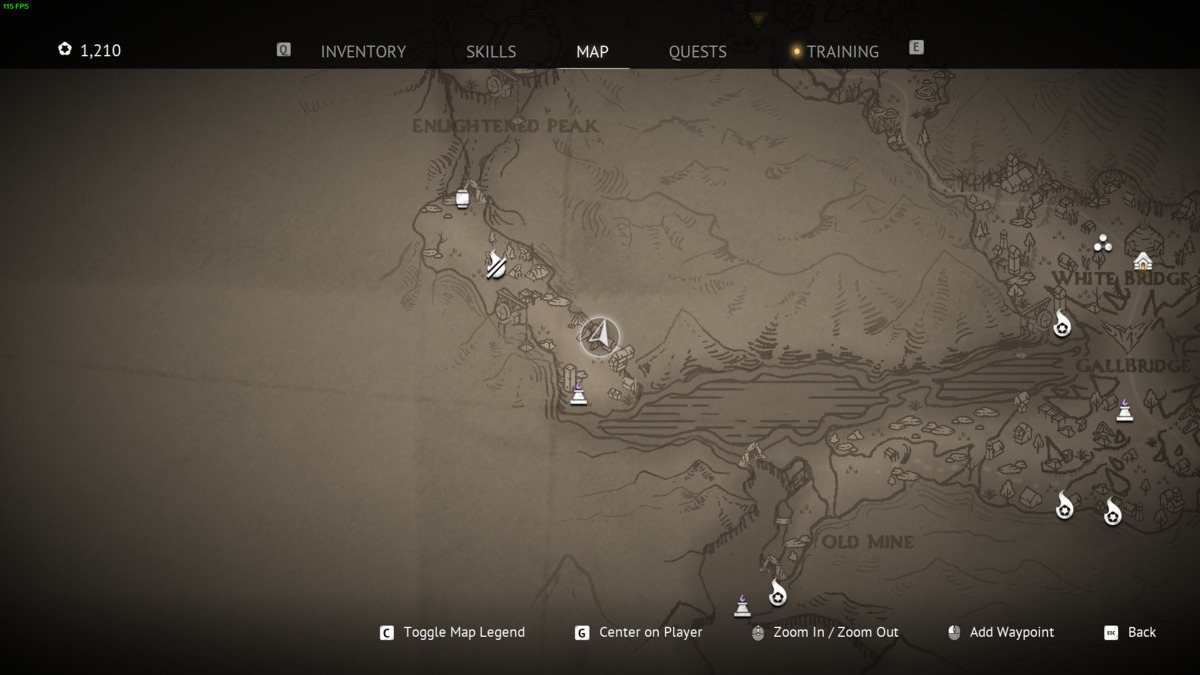Viewport: 1200px width, 675px height.
Task: Switch to the Inventory tab
Action: [x=363, y=51]
